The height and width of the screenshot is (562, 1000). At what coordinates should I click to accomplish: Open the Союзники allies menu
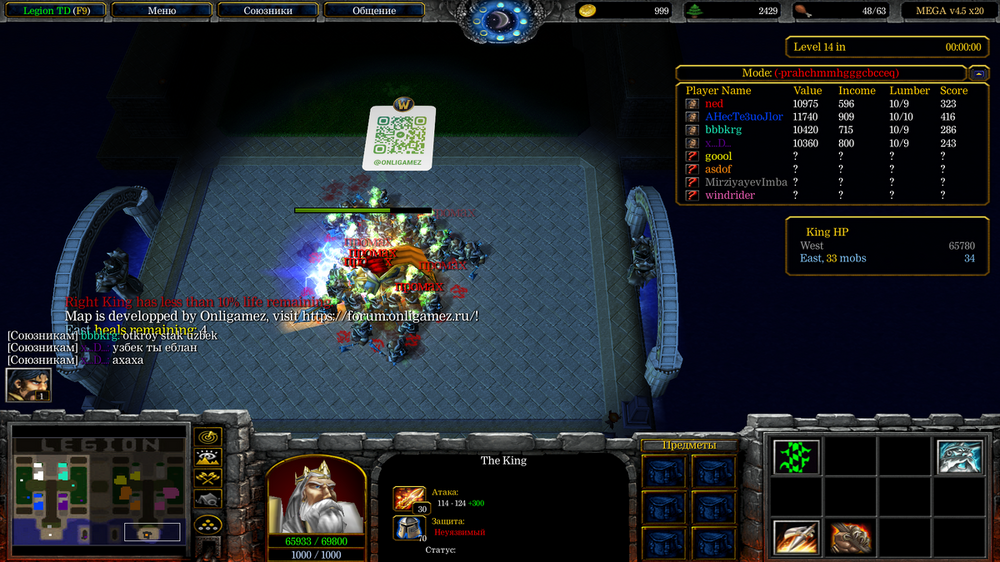point(269,11)
